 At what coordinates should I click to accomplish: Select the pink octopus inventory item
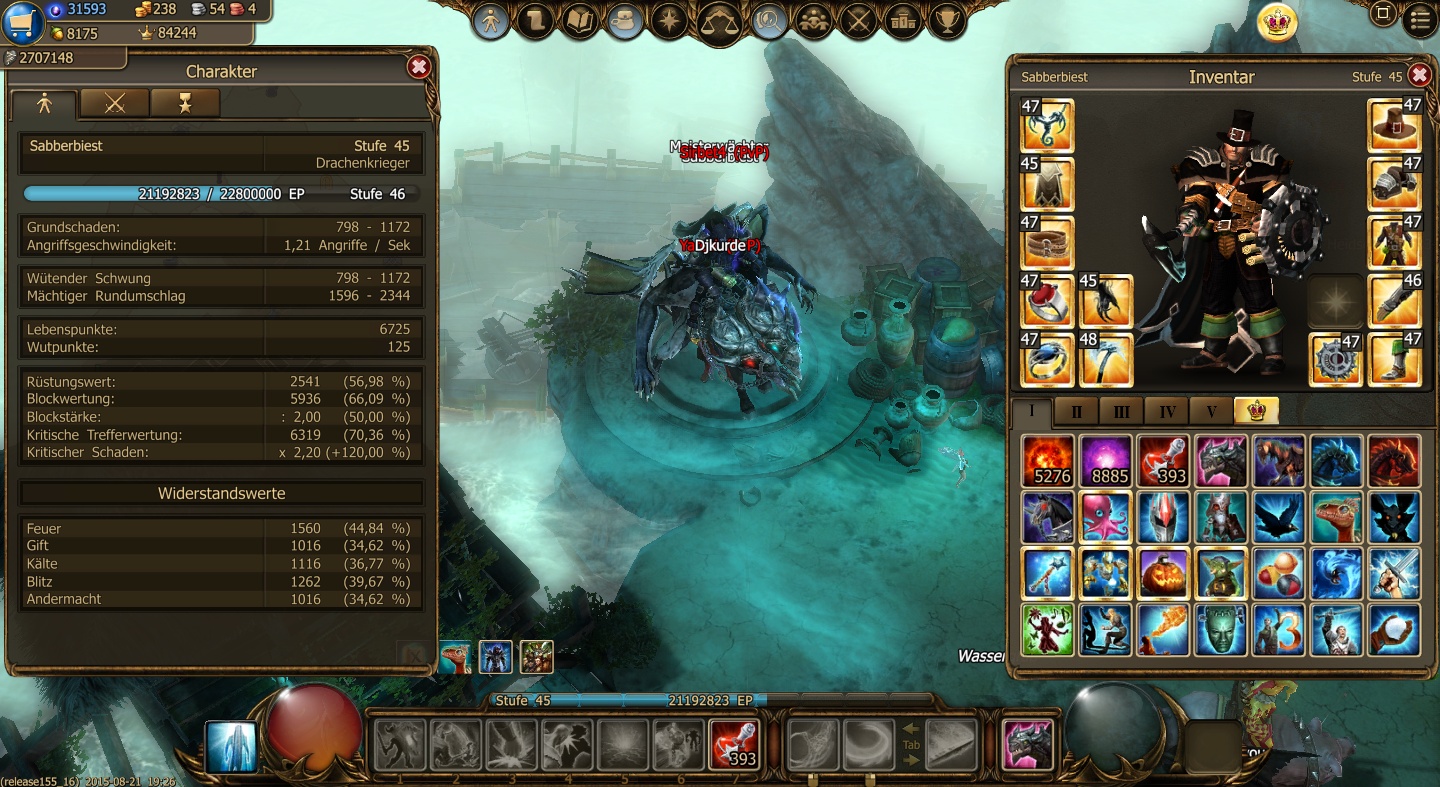click(x=1105, y=517)
